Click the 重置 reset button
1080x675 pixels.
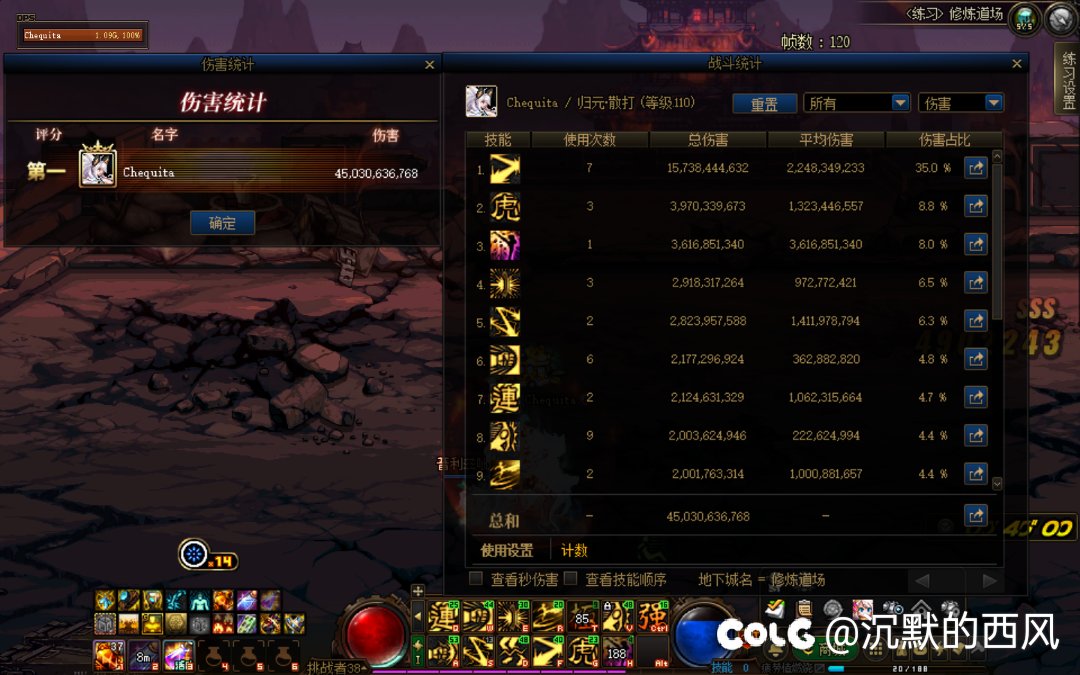click(765, 104)
